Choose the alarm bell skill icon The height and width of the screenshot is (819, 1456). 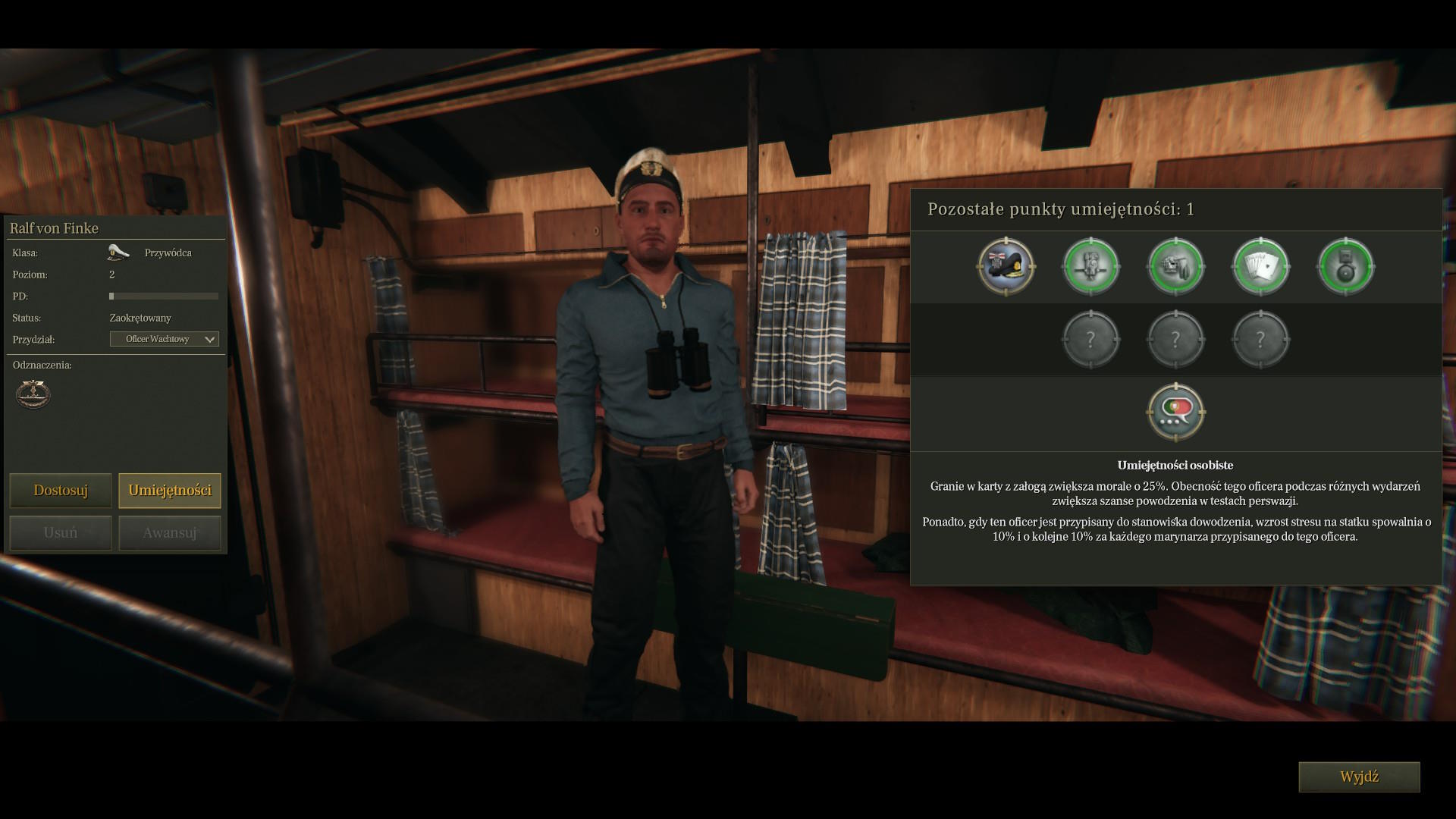click(1346, 266)
